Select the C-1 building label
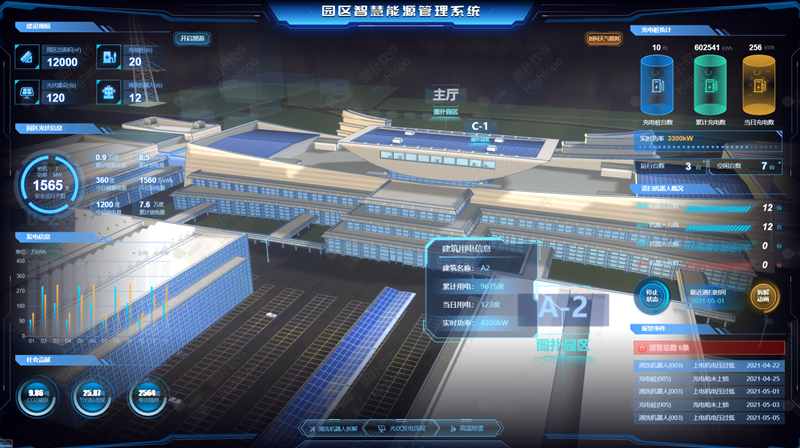 pos(480,126)
